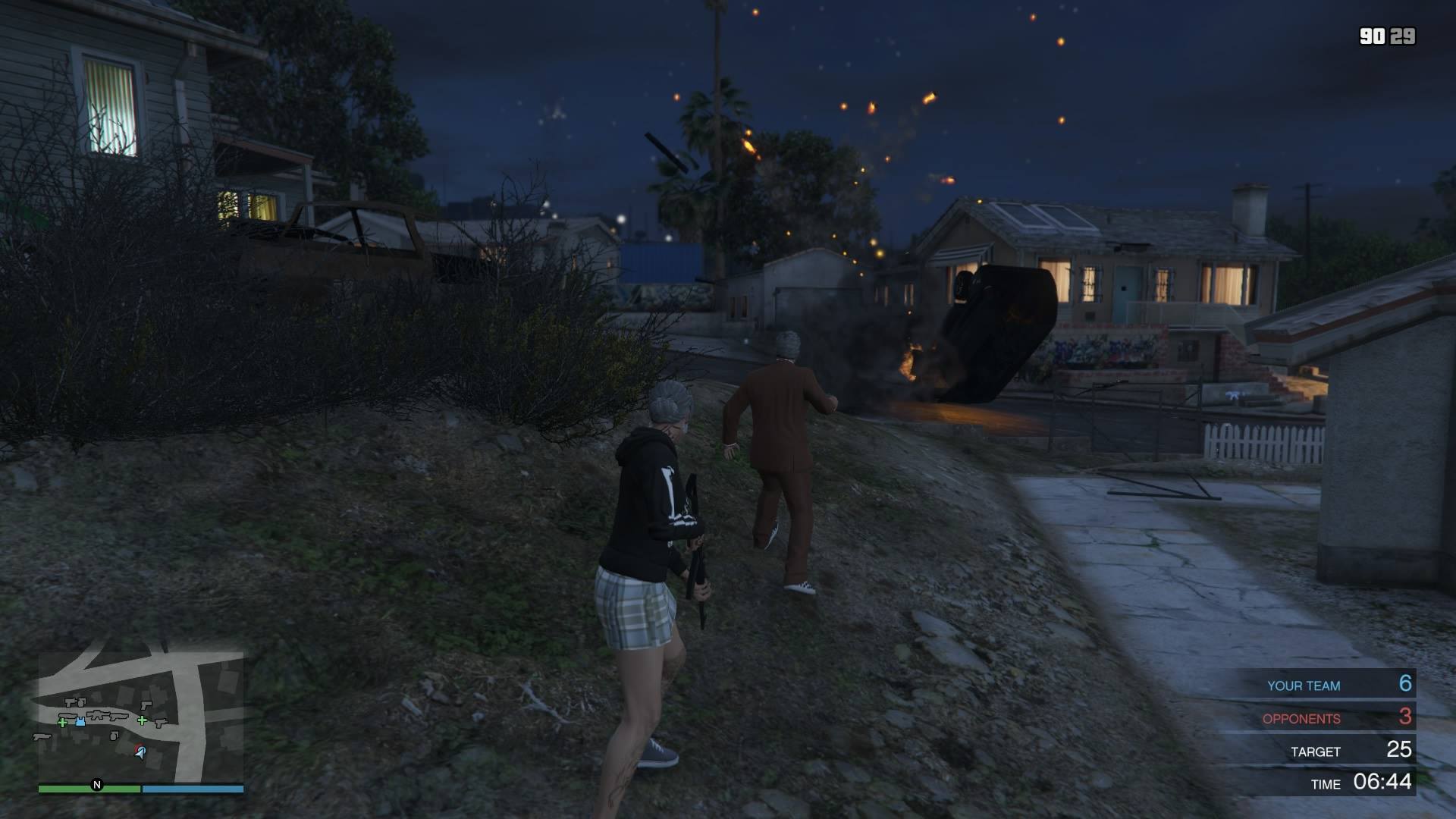Click the N compass marker below the minimap
The image size is (1456, 819).
tap(97, 786)
